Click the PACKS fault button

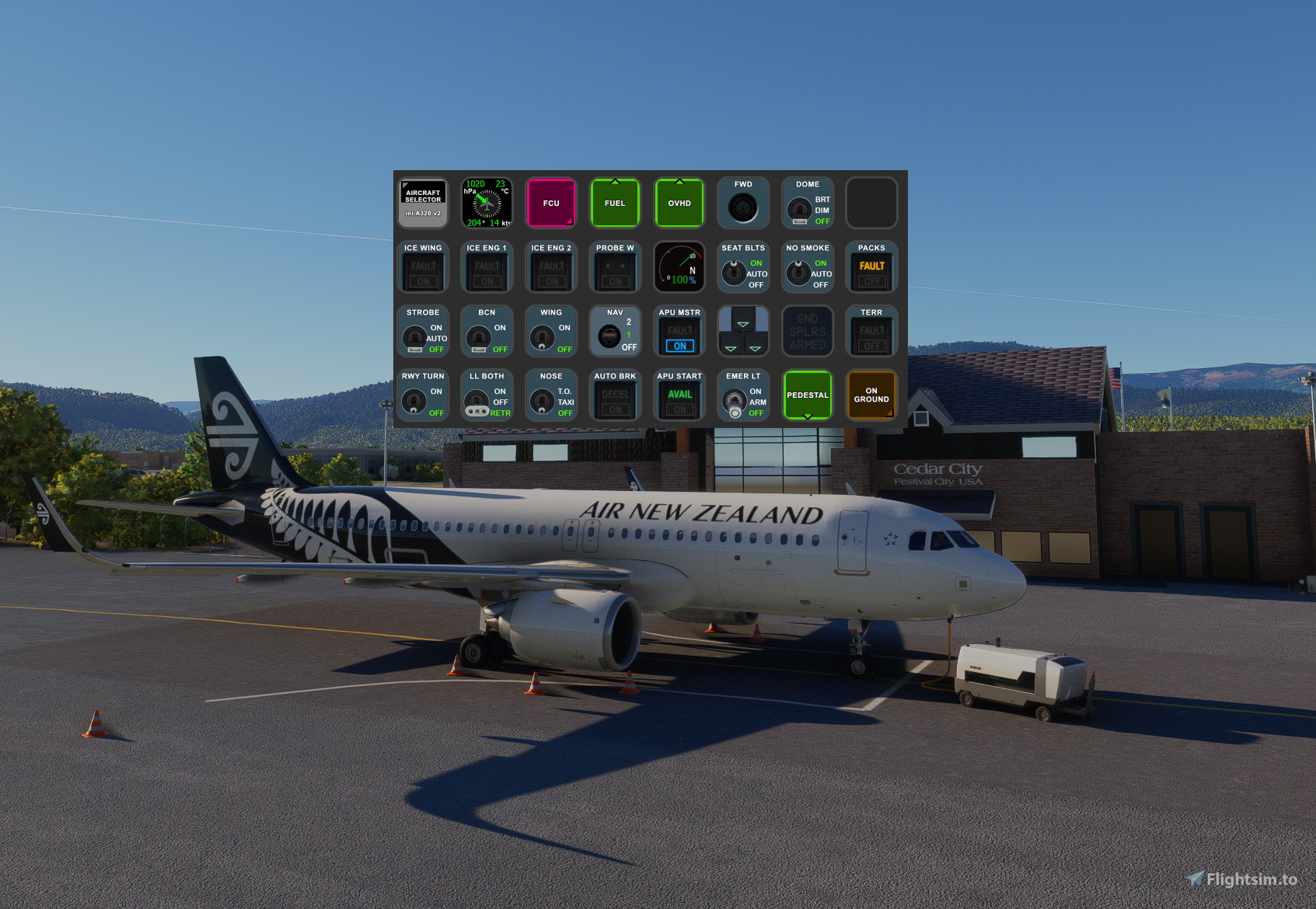871,267
